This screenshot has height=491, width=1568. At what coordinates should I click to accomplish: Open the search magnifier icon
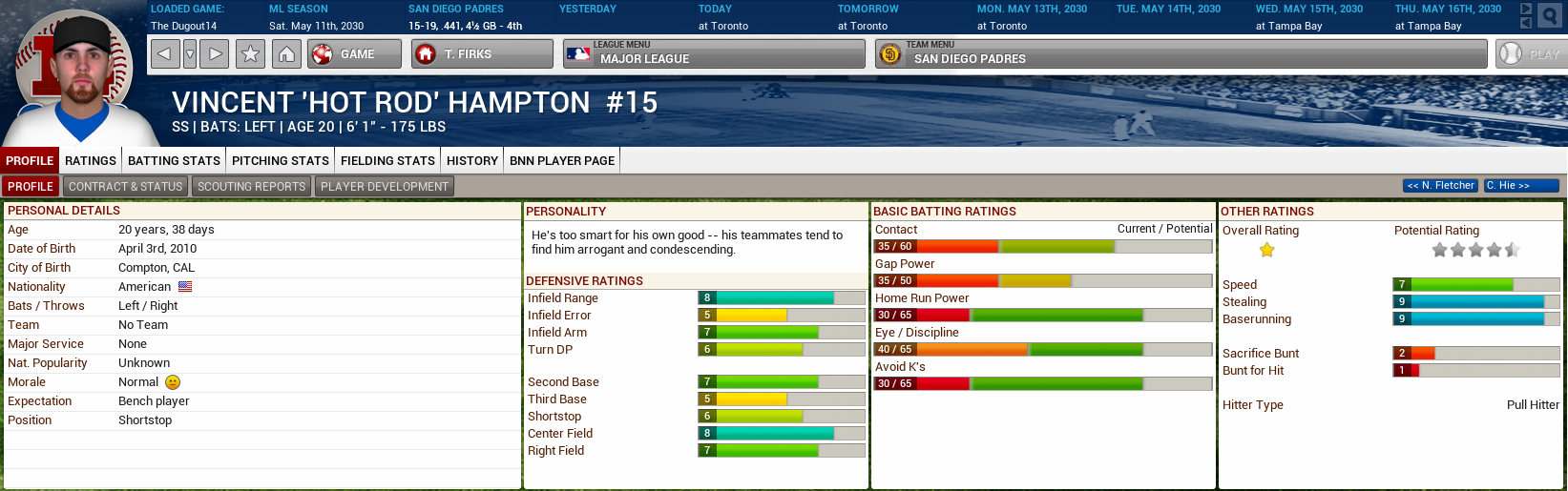pyautogui.click(x=1549, y=16)
